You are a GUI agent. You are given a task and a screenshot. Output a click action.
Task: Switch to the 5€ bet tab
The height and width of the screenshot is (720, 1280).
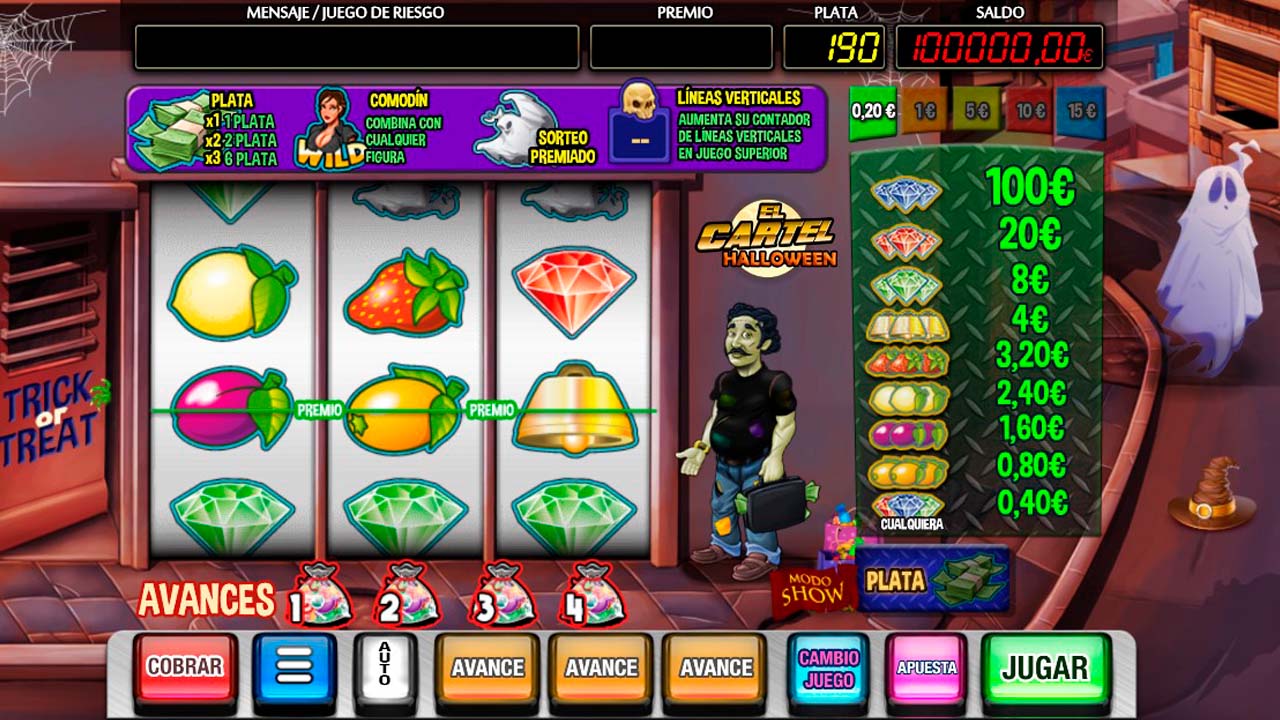click(x=976, y=111)
